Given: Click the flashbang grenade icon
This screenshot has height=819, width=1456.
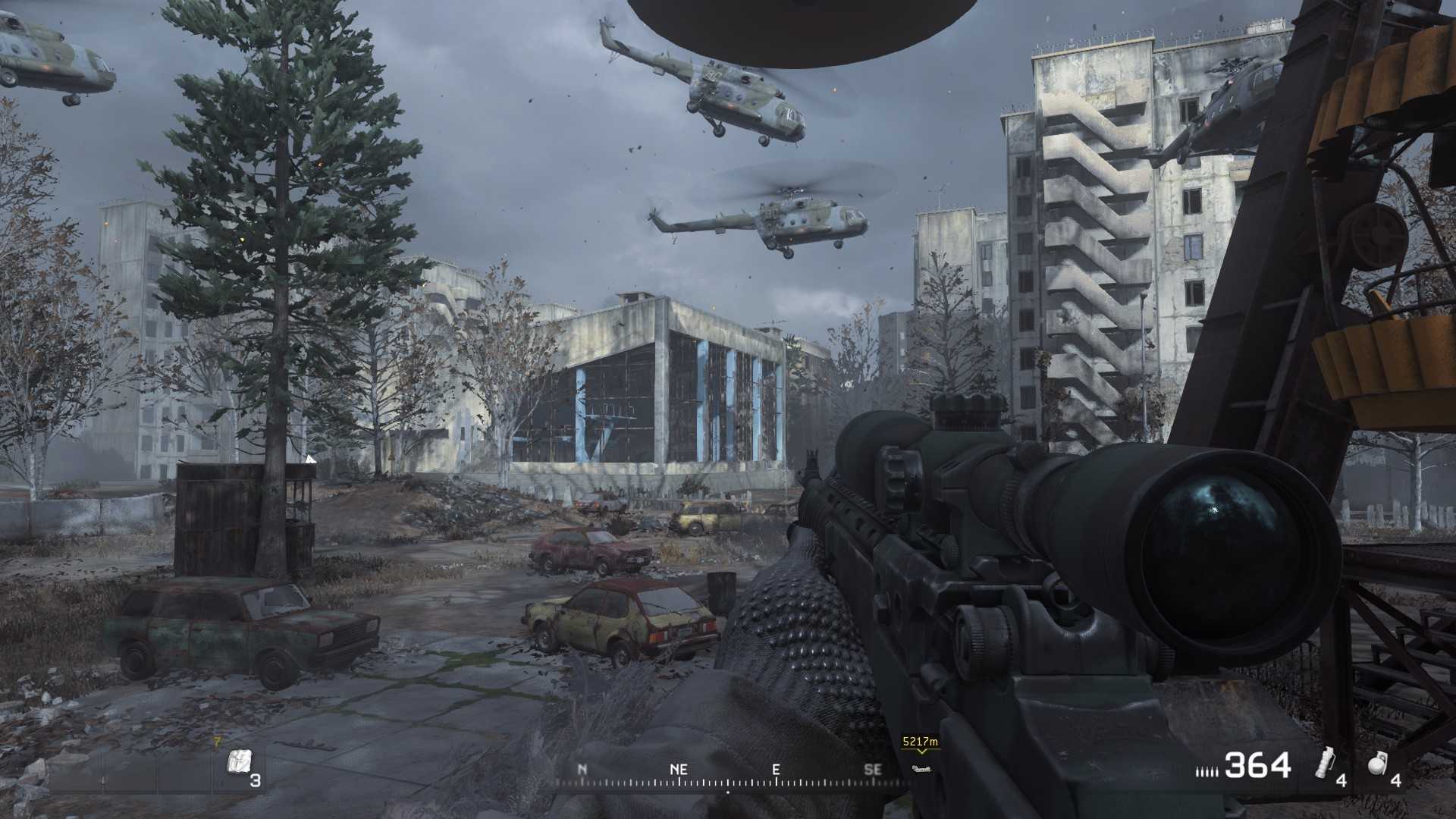Looking at the screenshot, I should [x=1326, y=763].
